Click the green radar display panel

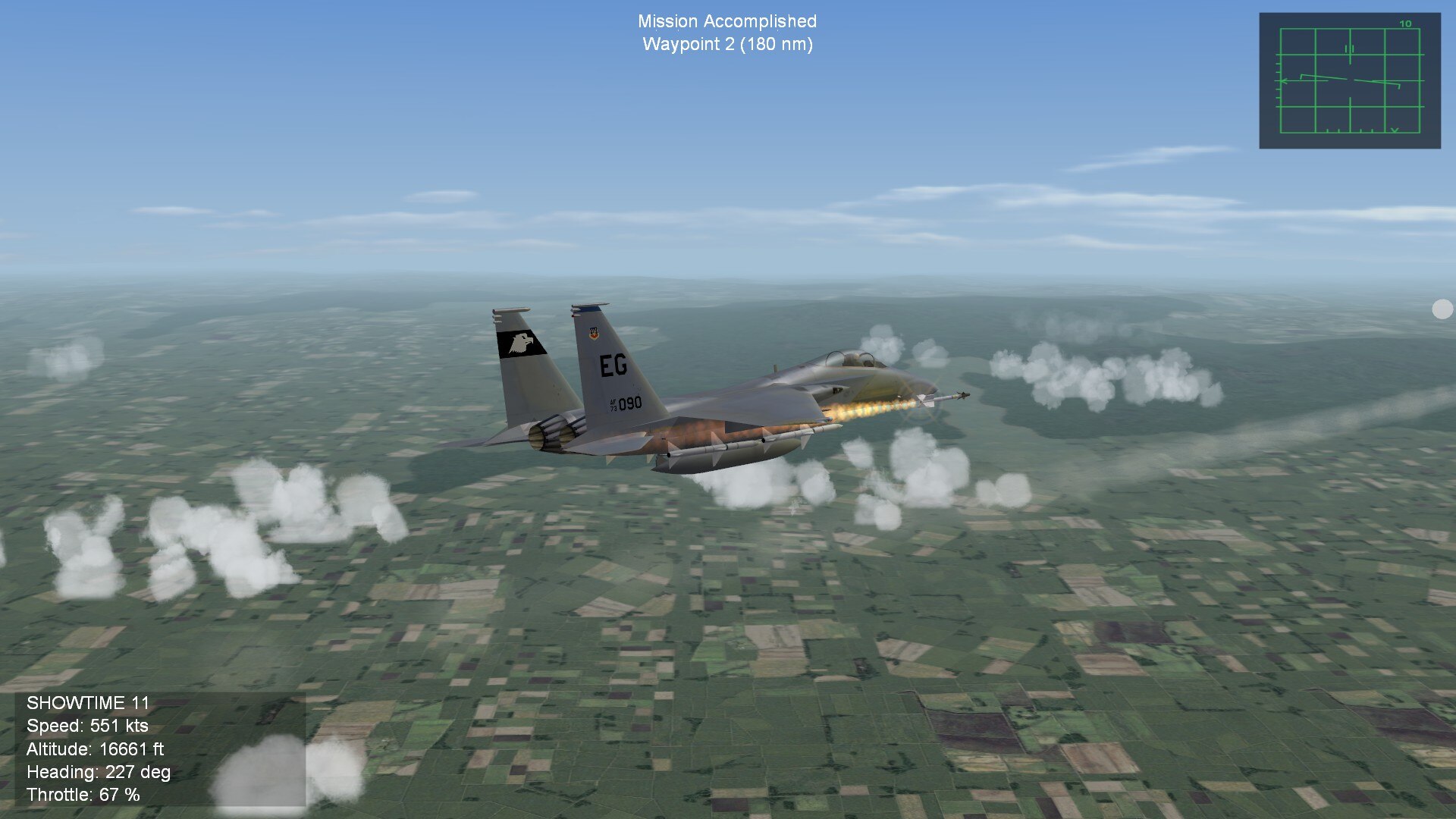[x=1349, y=80]
